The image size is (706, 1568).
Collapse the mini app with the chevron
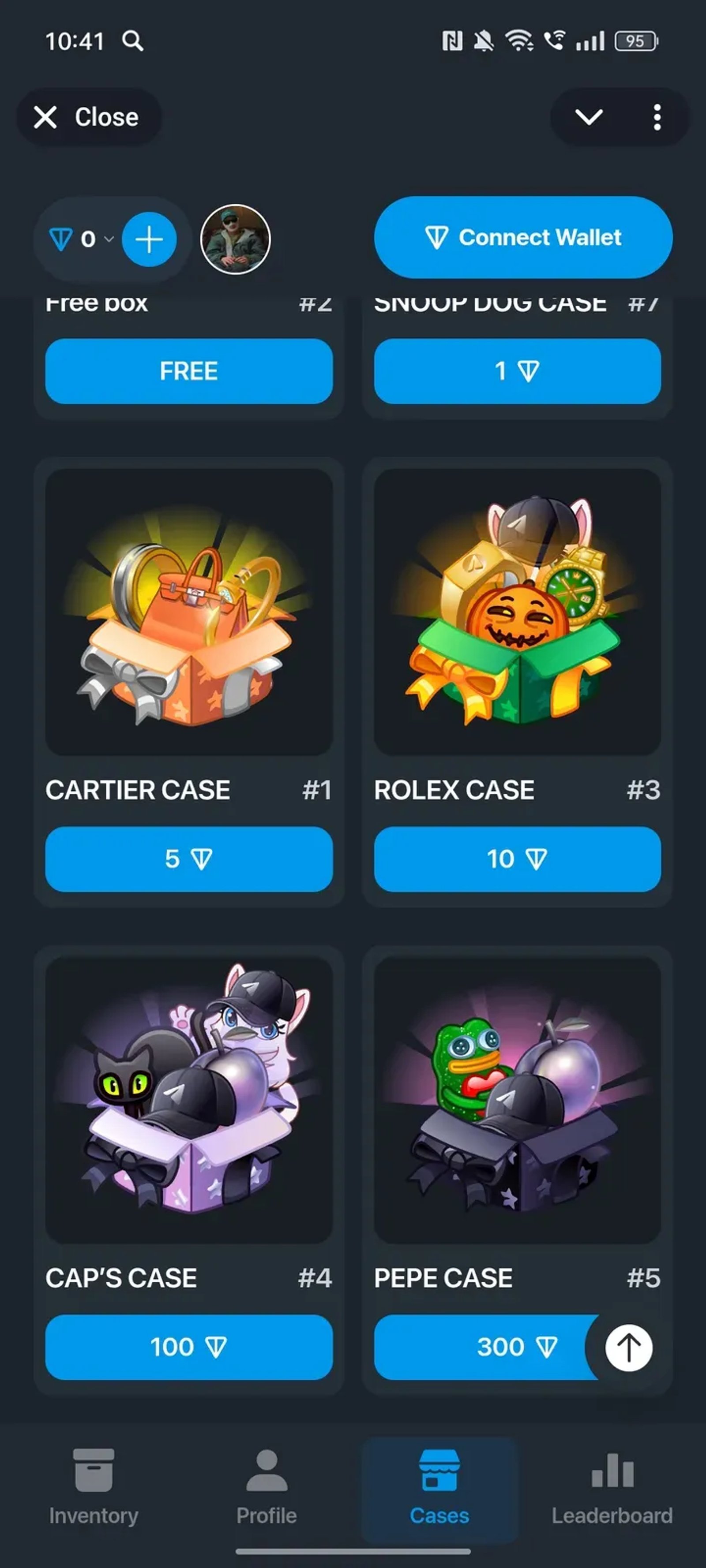click(590, 117)
